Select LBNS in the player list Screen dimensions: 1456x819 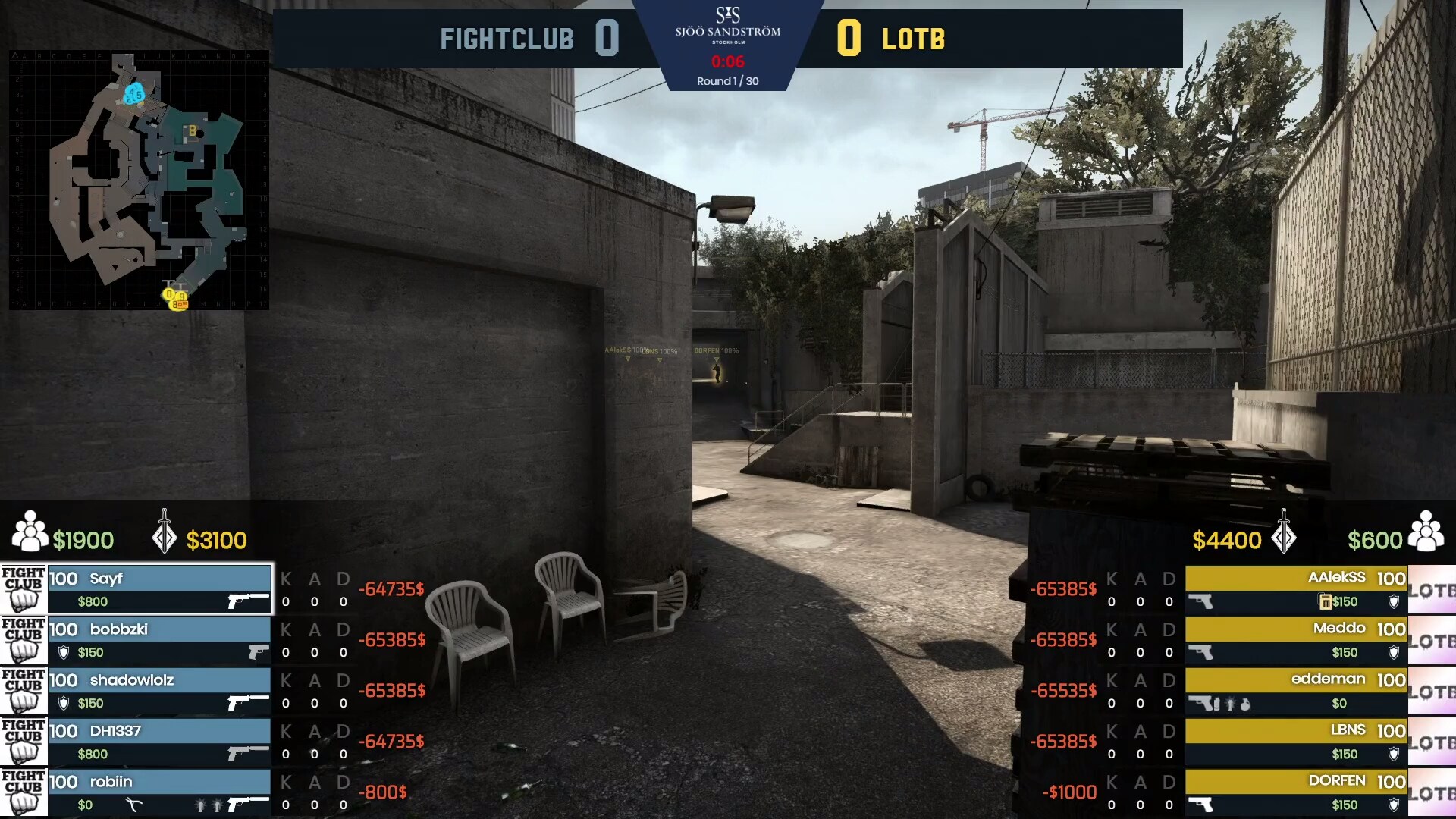coord(1296,742)
